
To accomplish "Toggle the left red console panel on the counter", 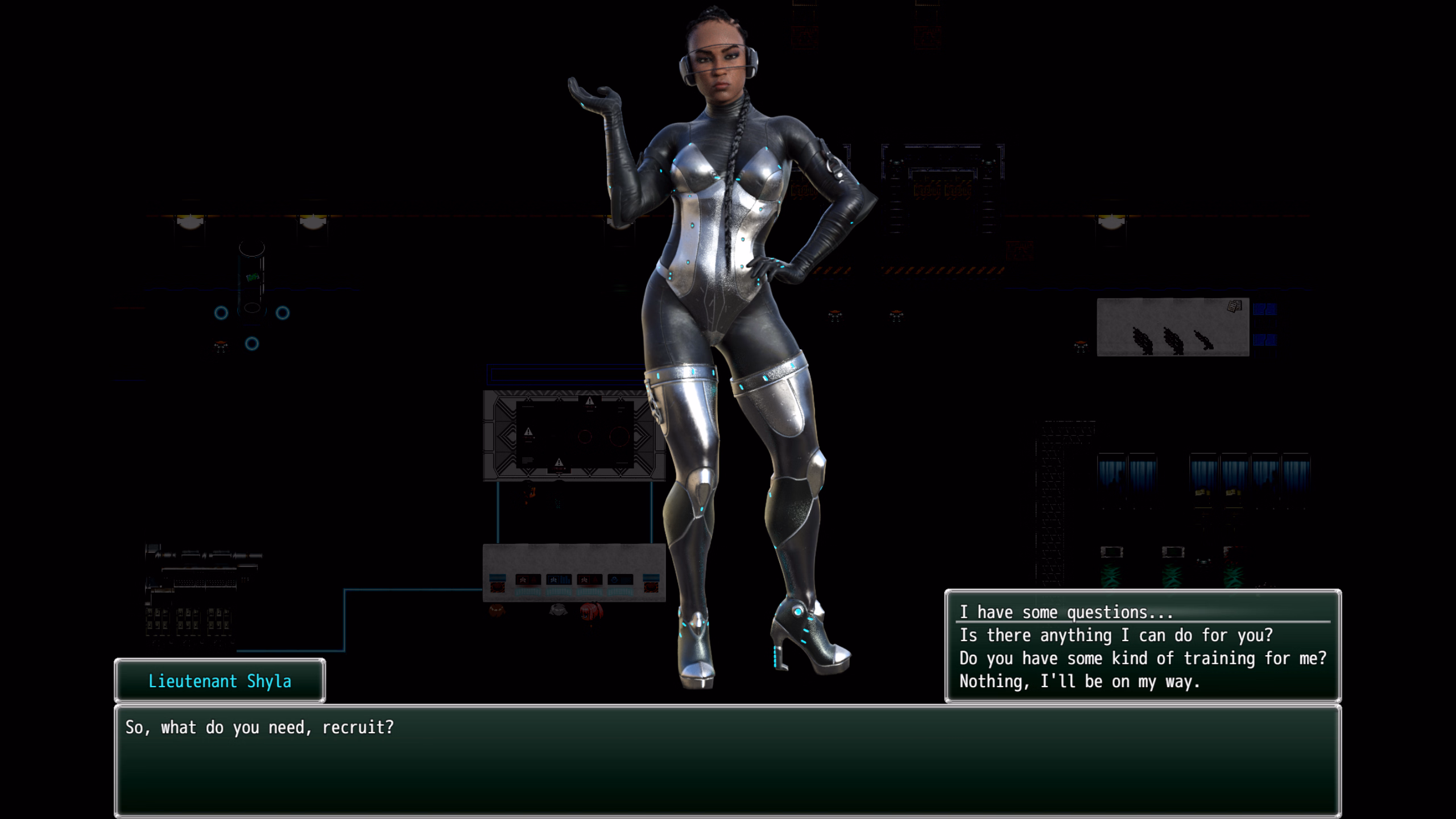I will (x=527, y=580).
